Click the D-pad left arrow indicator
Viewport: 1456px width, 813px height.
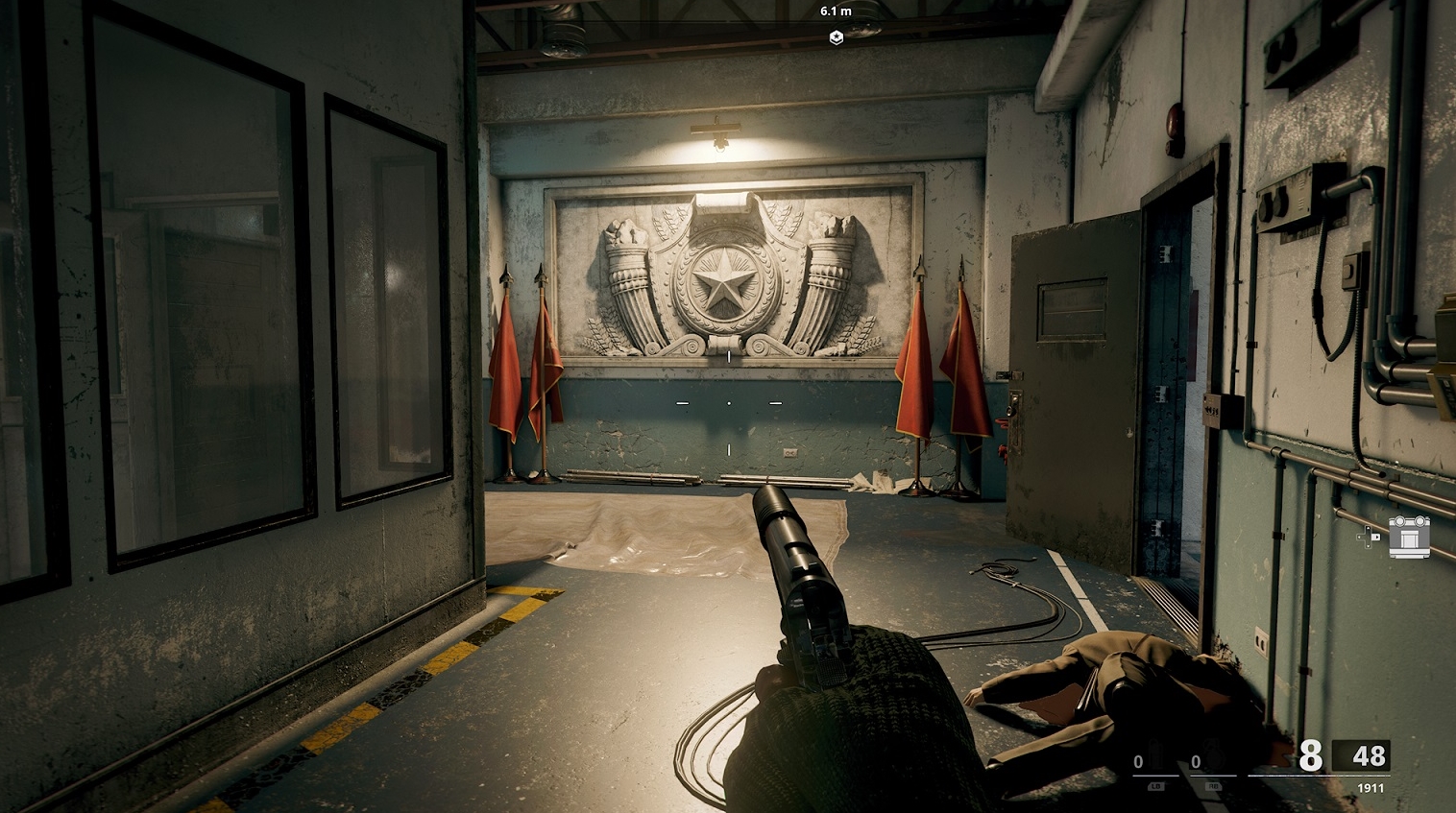pyautogui.click(x=1359, y=537)
